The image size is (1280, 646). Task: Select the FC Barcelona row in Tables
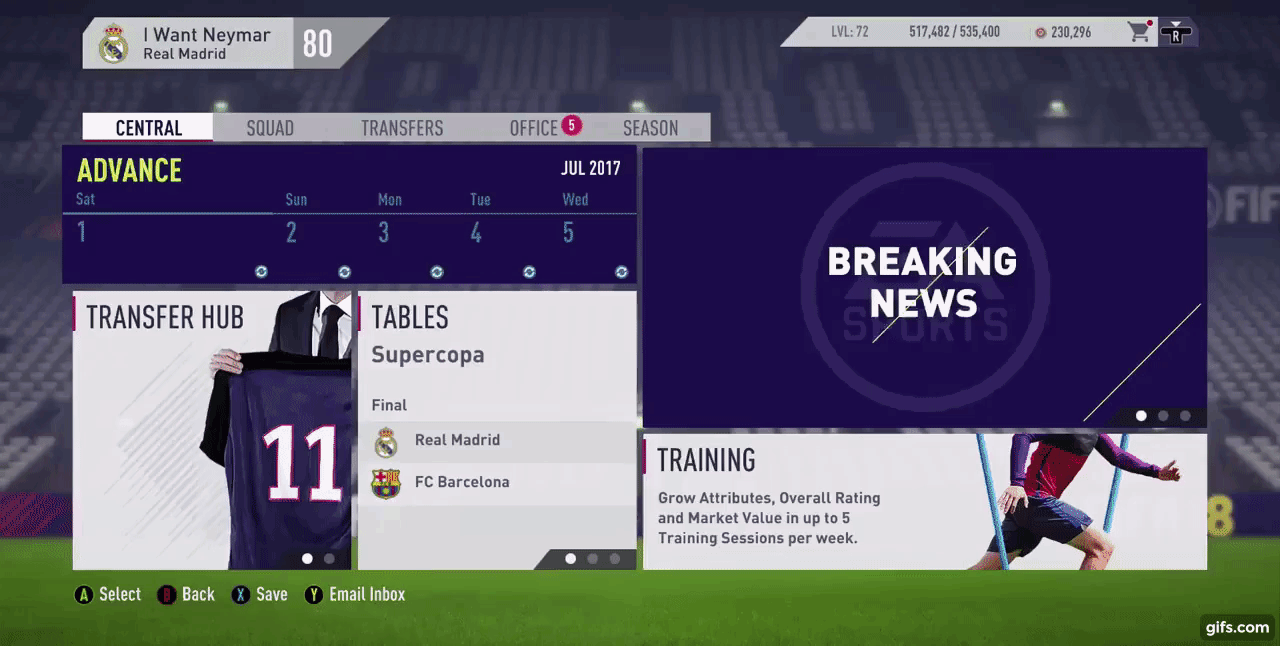[x=496, y=483]
